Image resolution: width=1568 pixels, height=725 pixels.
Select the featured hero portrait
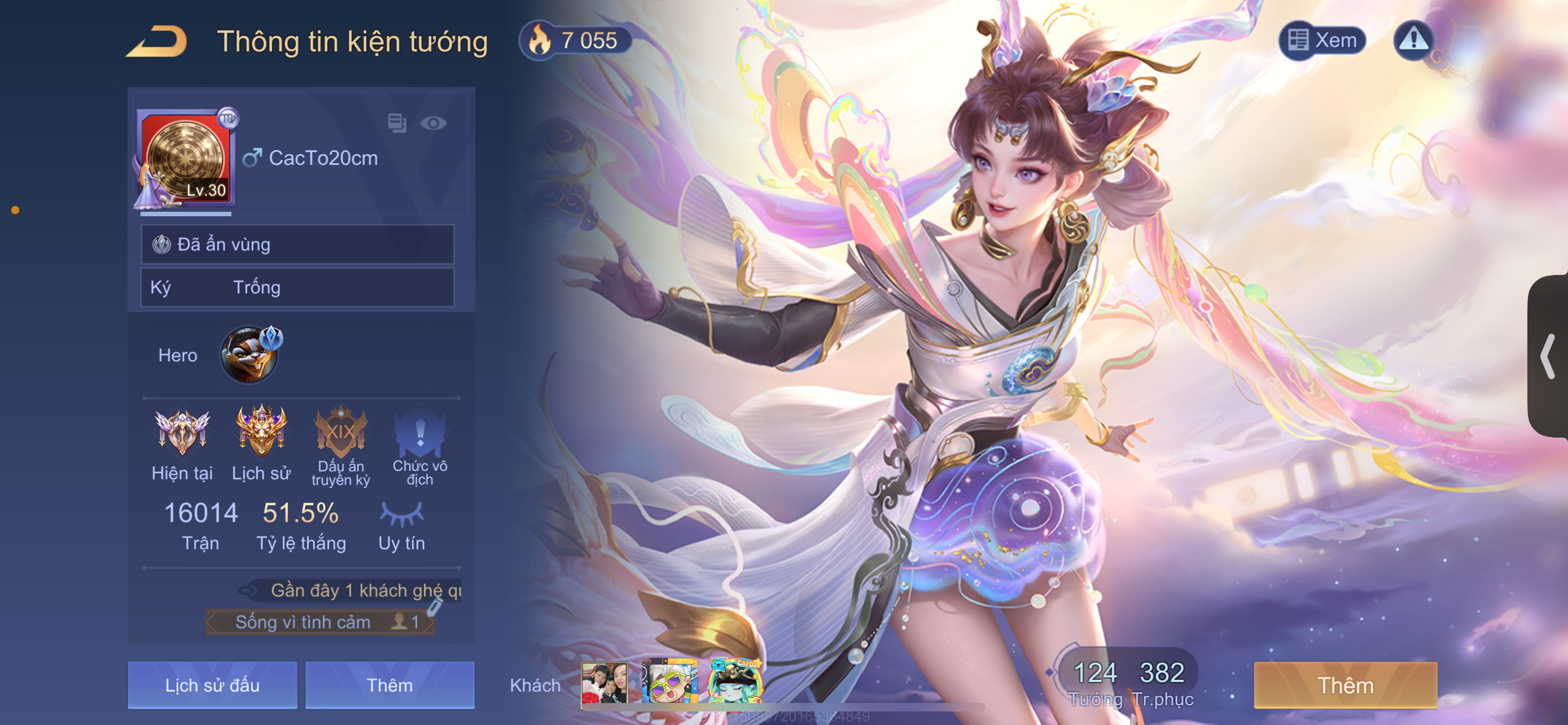(249, 354)
